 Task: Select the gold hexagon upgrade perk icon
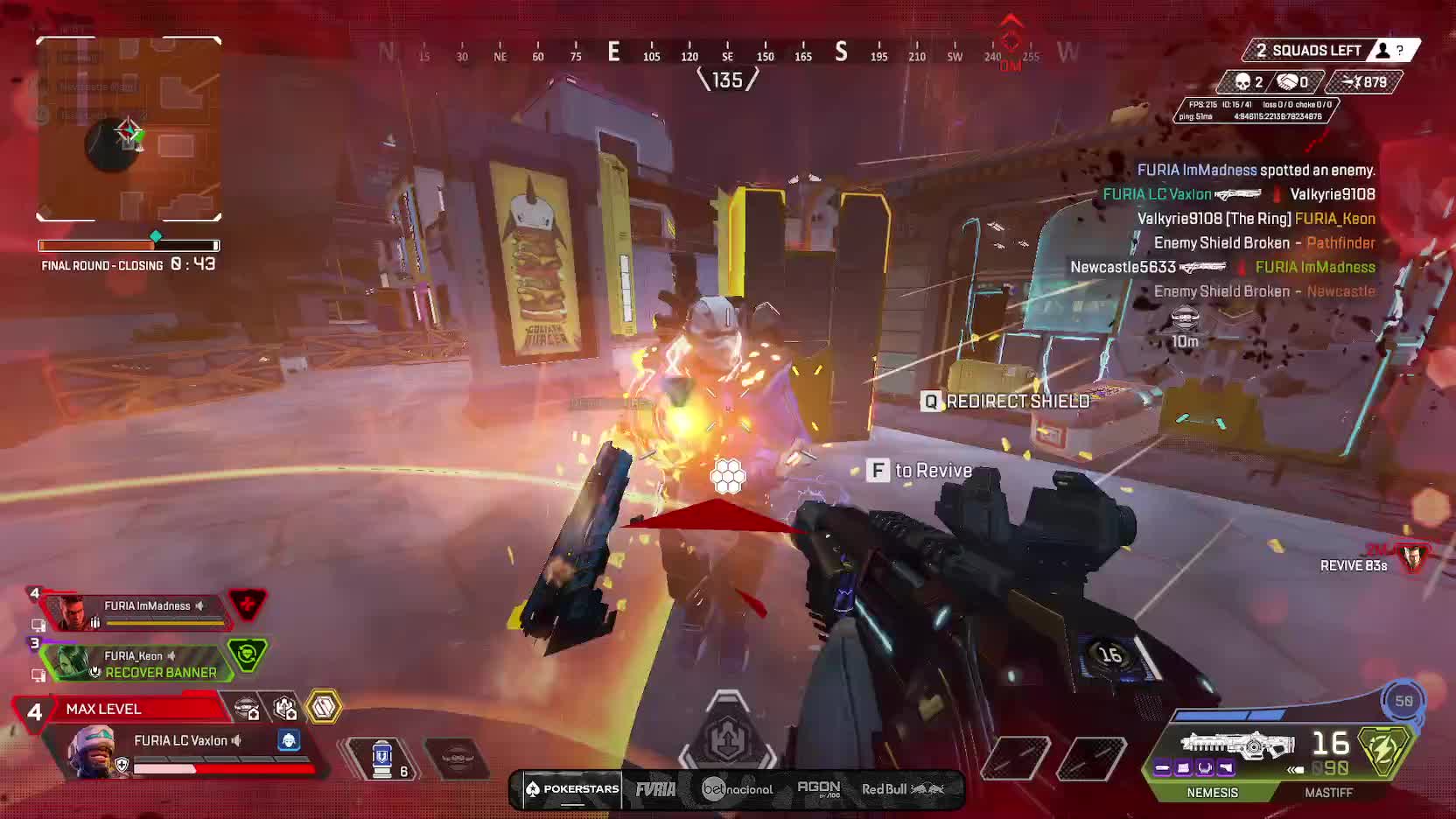pyautogui.click(x=324, y=707)
